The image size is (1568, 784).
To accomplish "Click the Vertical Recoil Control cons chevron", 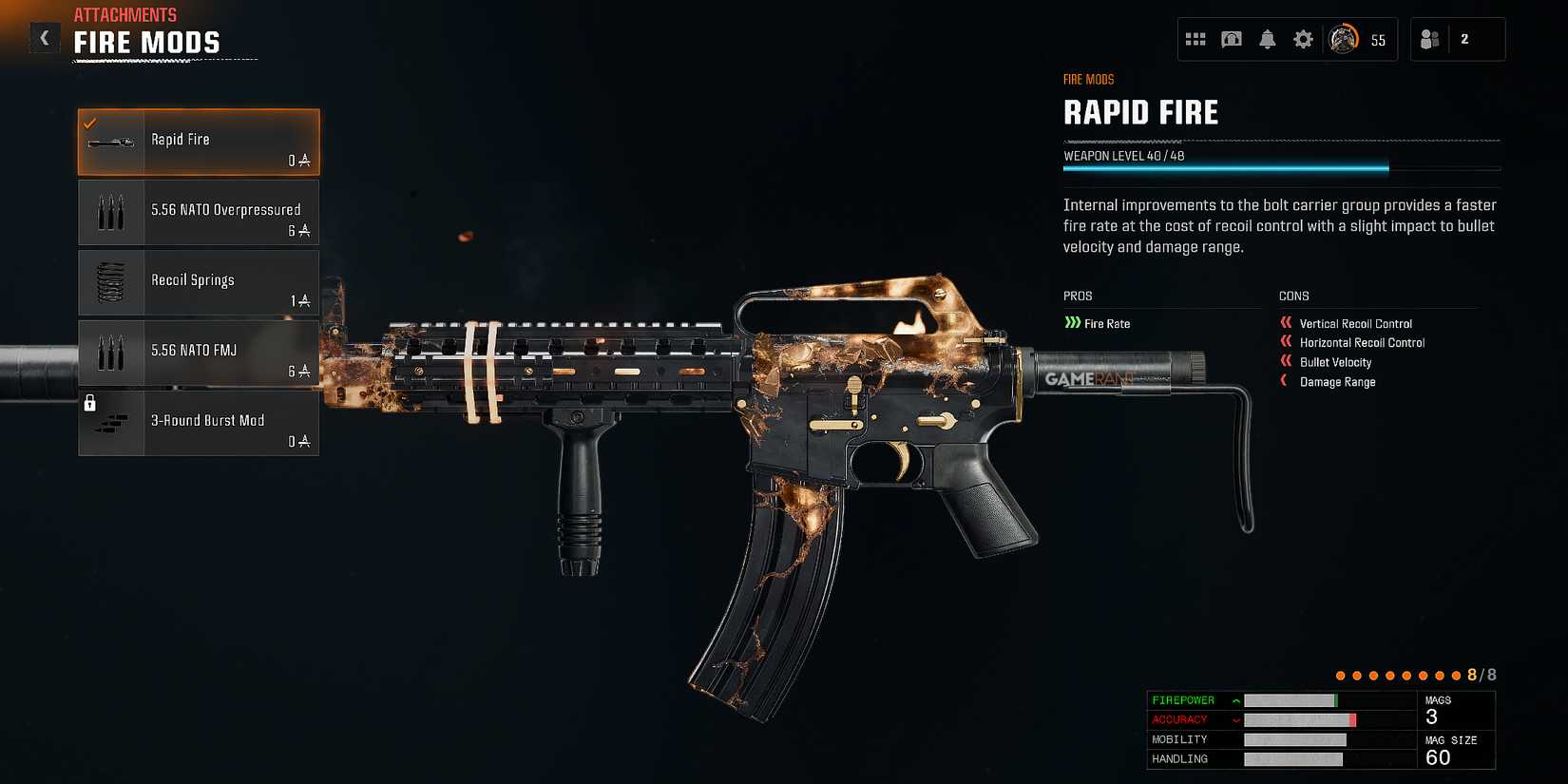I will (x=1285, y=323).
